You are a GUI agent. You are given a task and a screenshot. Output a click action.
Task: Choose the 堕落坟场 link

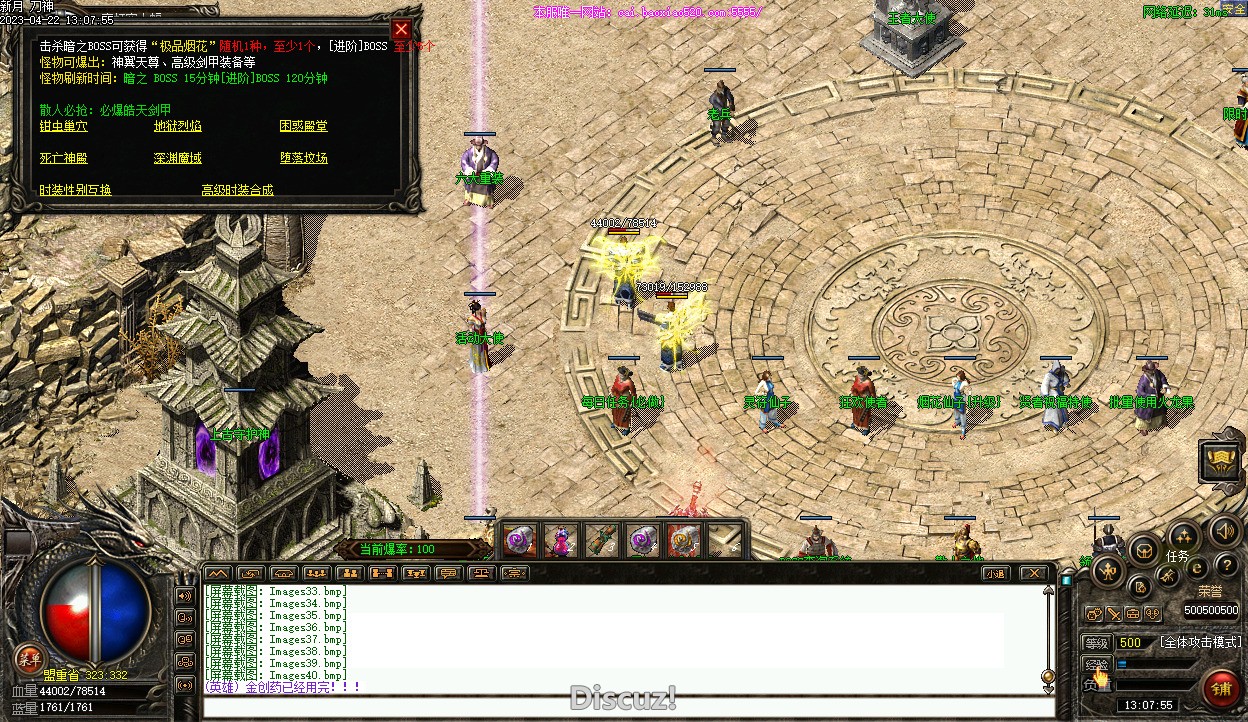point(303,158)
